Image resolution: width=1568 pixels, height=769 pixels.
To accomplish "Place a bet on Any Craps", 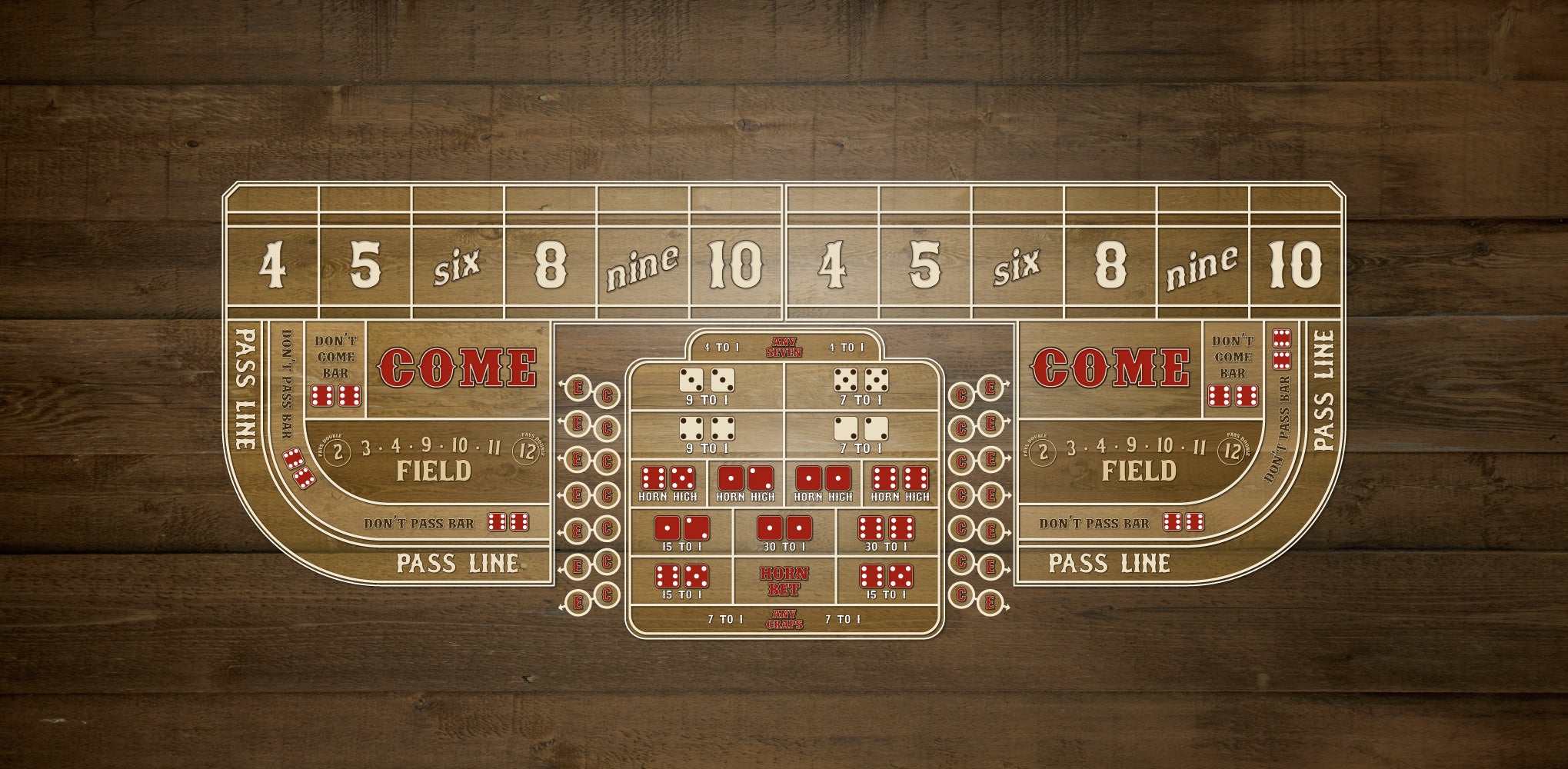I will point(784,620).
